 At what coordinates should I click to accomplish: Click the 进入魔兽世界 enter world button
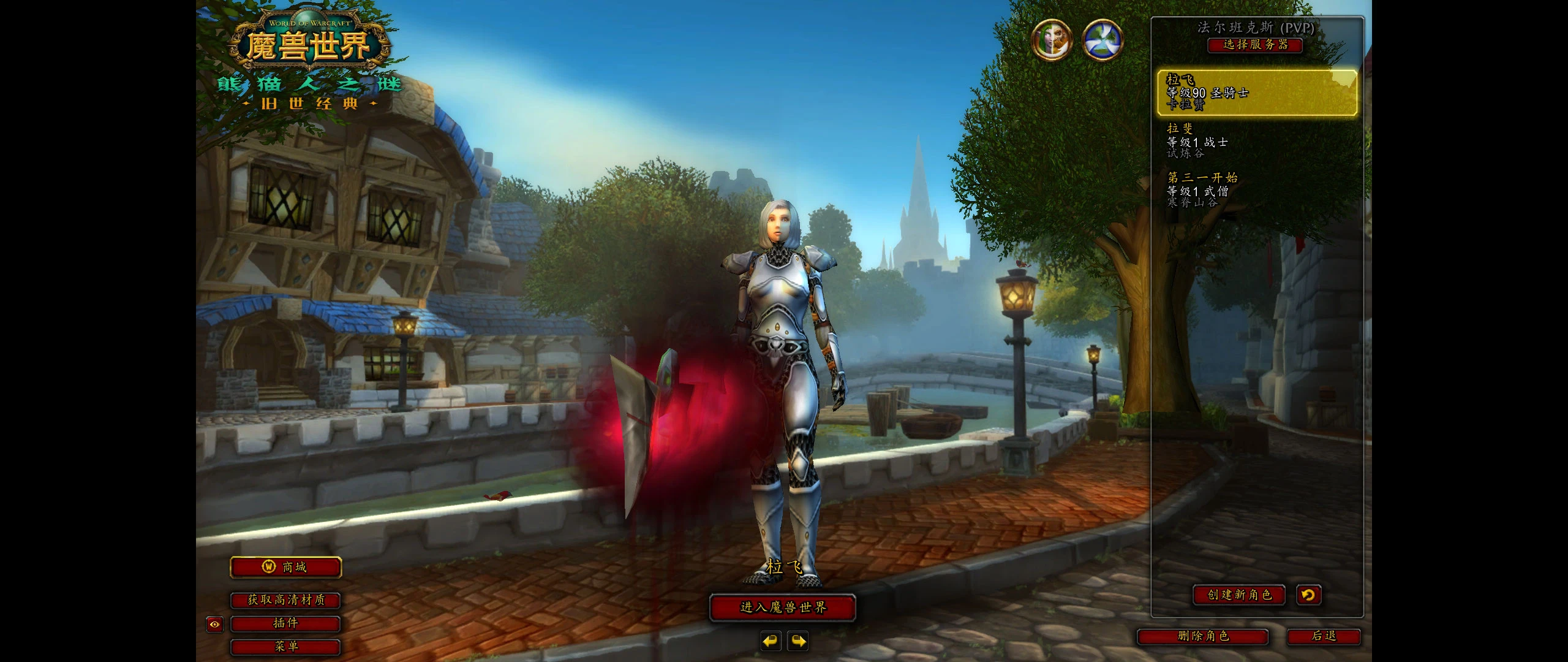click(x=782, y=607)
